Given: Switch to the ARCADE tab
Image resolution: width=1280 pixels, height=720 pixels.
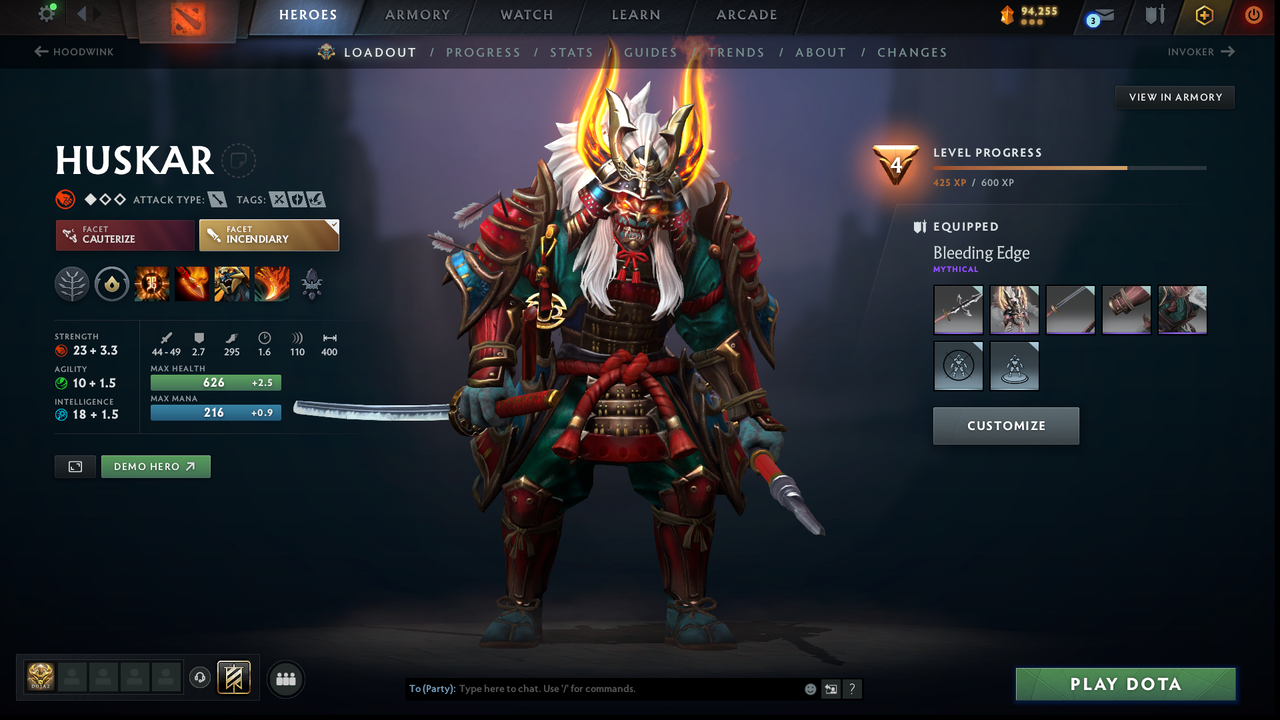Looking at the screenshot, I should (x=746, y=15).
